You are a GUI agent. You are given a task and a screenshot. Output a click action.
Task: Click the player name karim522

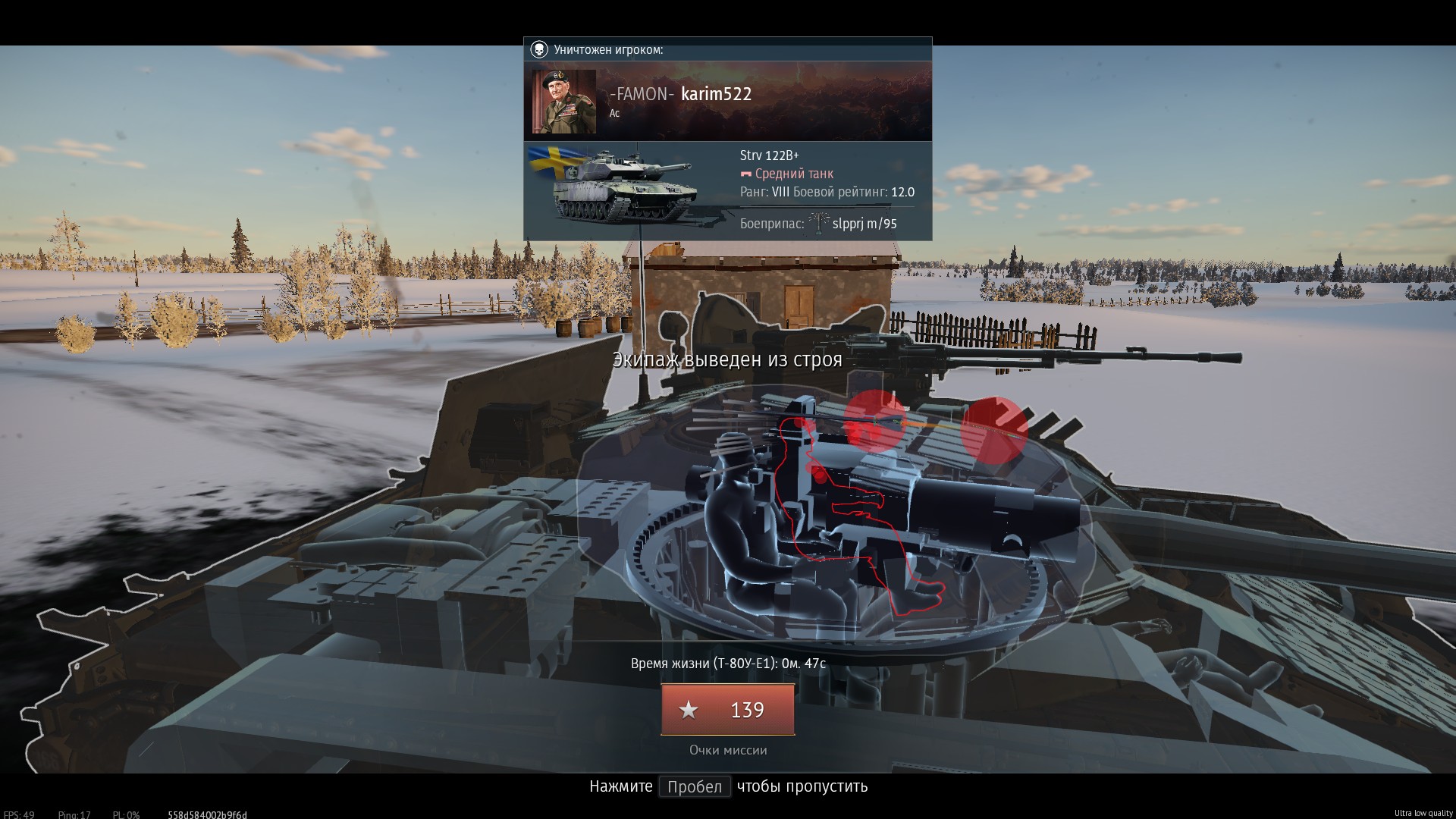click(716, 94)
